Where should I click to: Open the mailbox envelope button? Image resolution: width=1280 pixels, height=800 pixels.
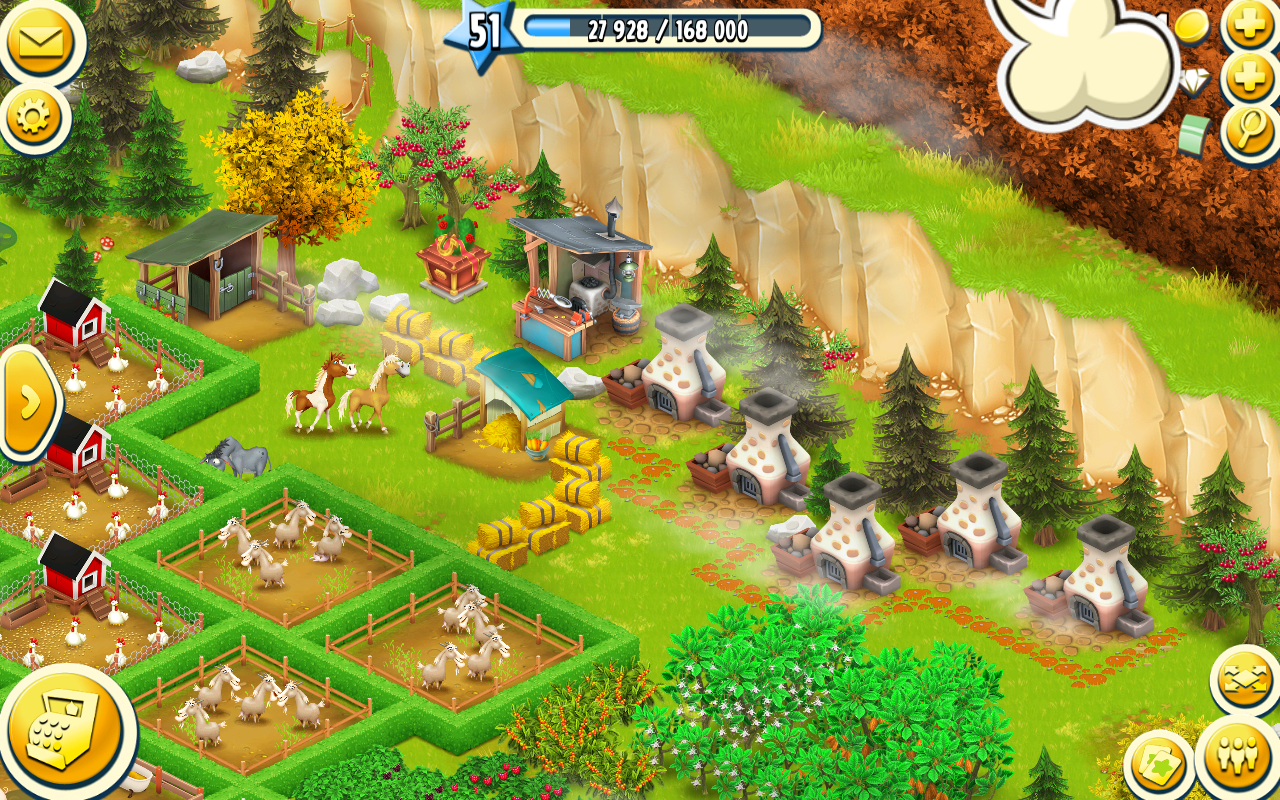pos(38,42)
